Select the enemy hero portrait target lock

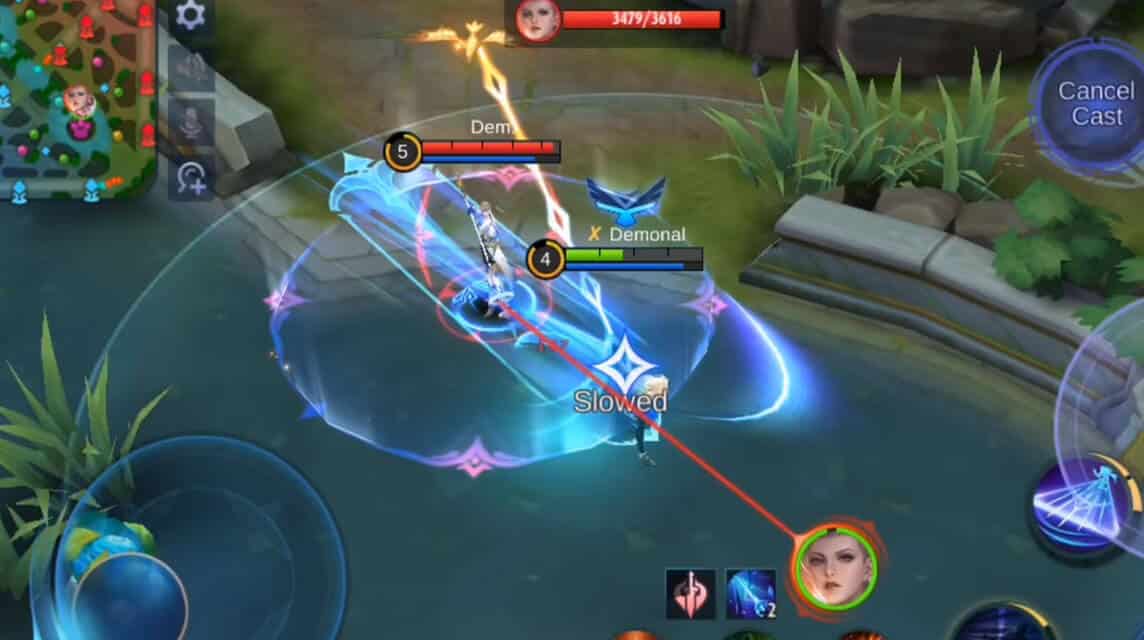pyautogui.click(x=834, y=568)
